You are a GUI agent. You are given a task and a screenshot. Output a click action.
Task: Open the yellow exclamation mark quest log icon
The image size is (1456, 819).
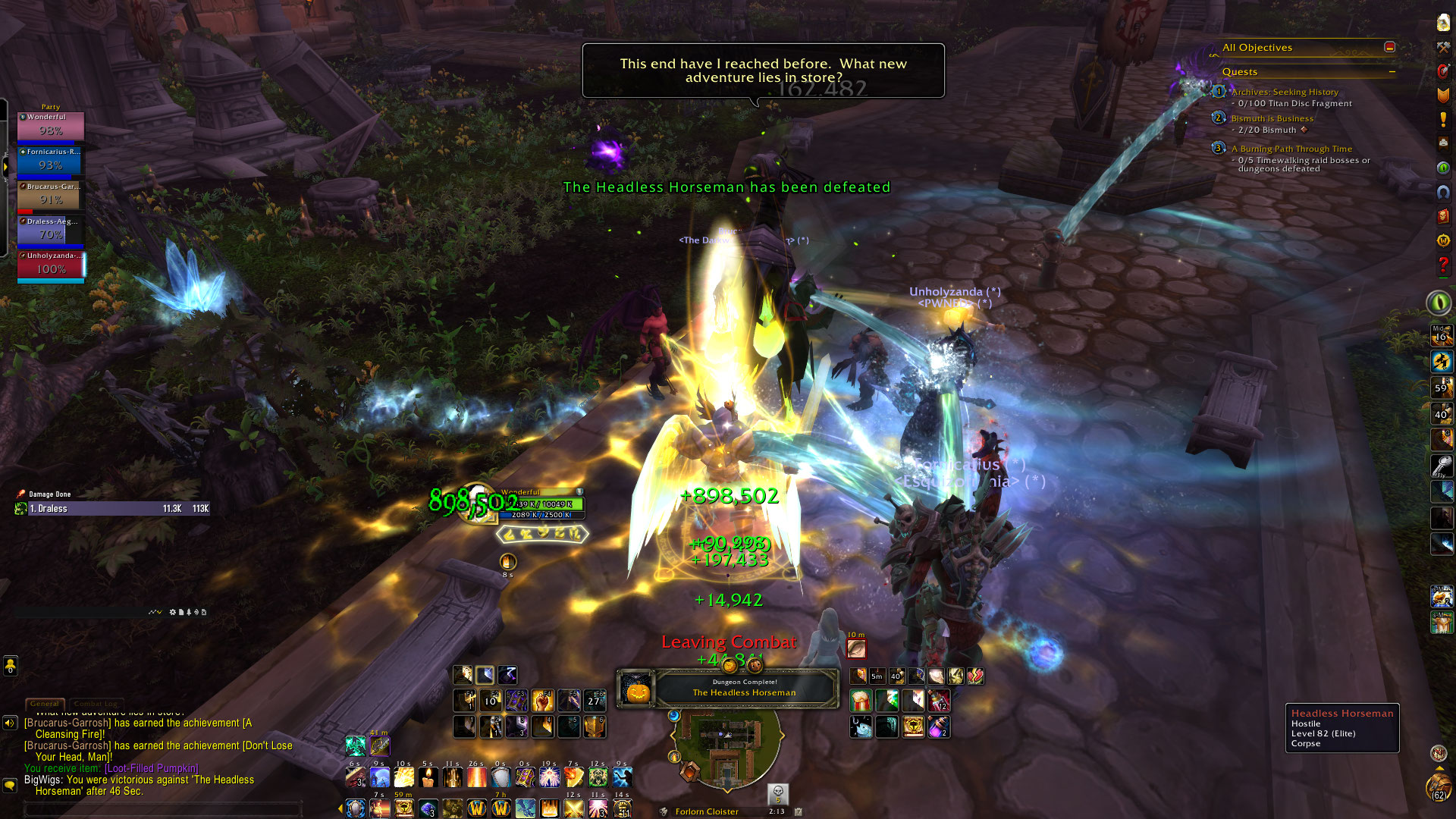(x=1443, y=119)
